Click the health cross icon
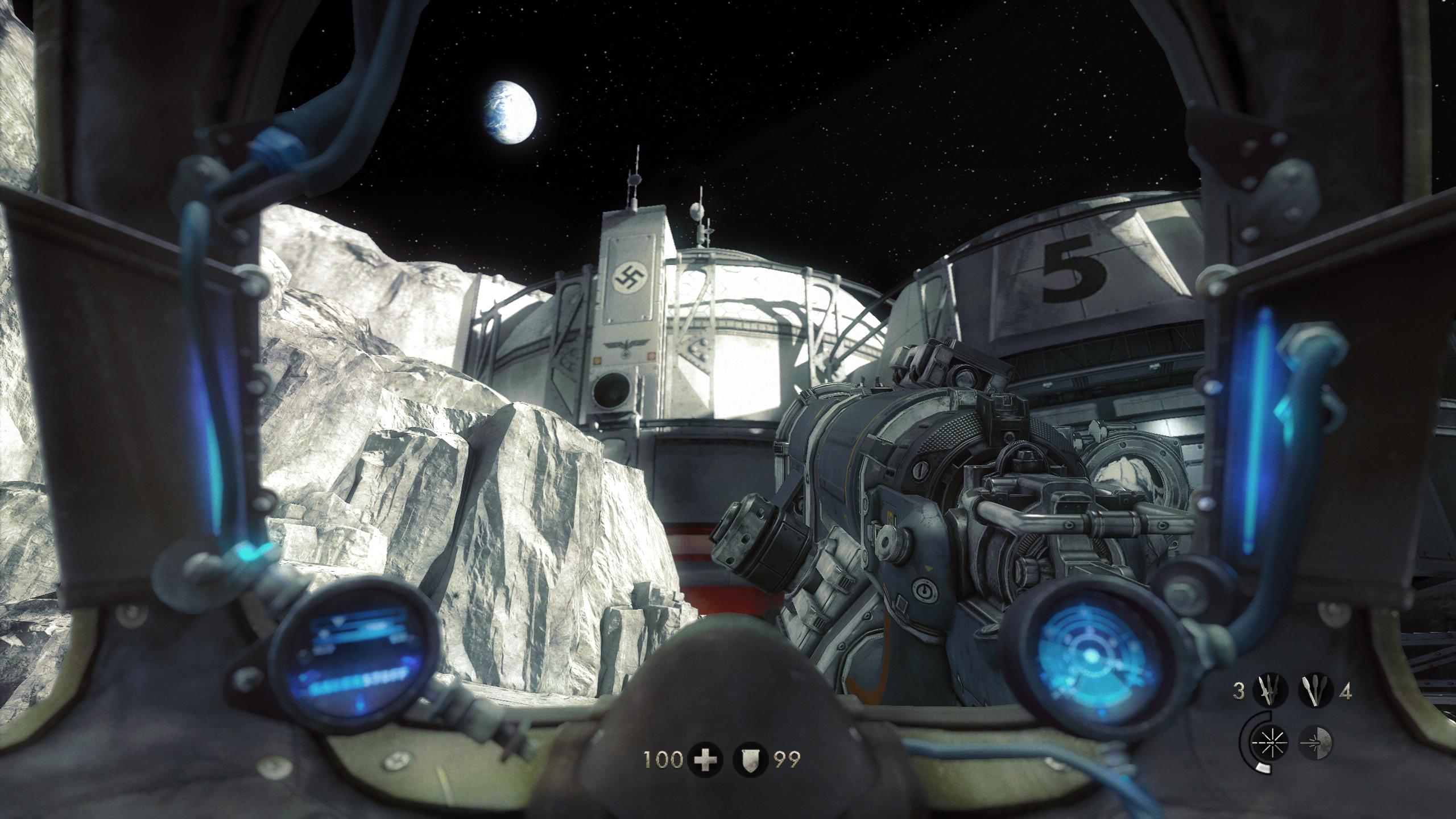The height and width of the screenshot is (819, 1456). coord(706,759)
